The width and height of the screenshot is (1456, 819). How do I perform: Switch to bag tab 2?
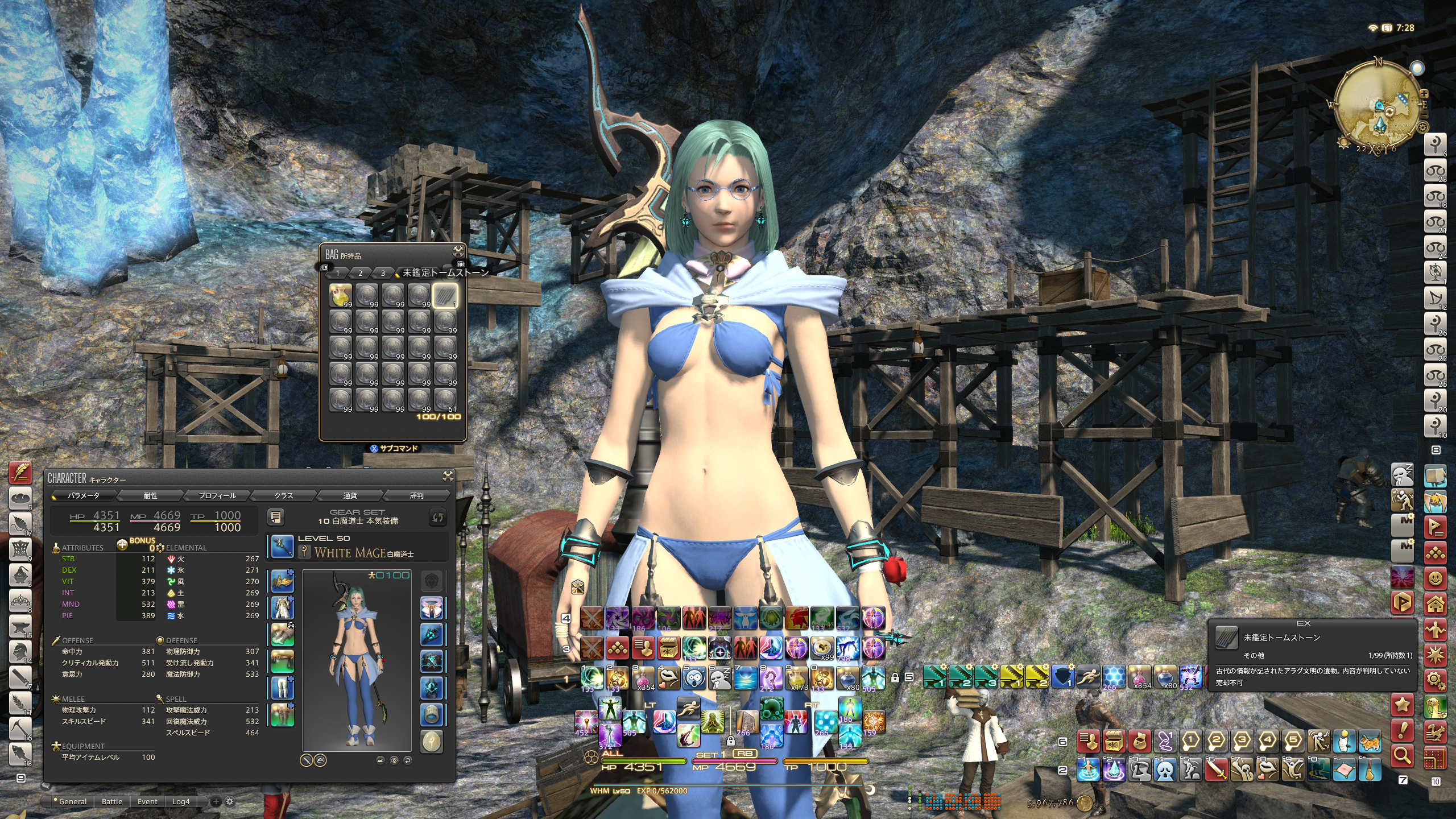coord(360,273)
